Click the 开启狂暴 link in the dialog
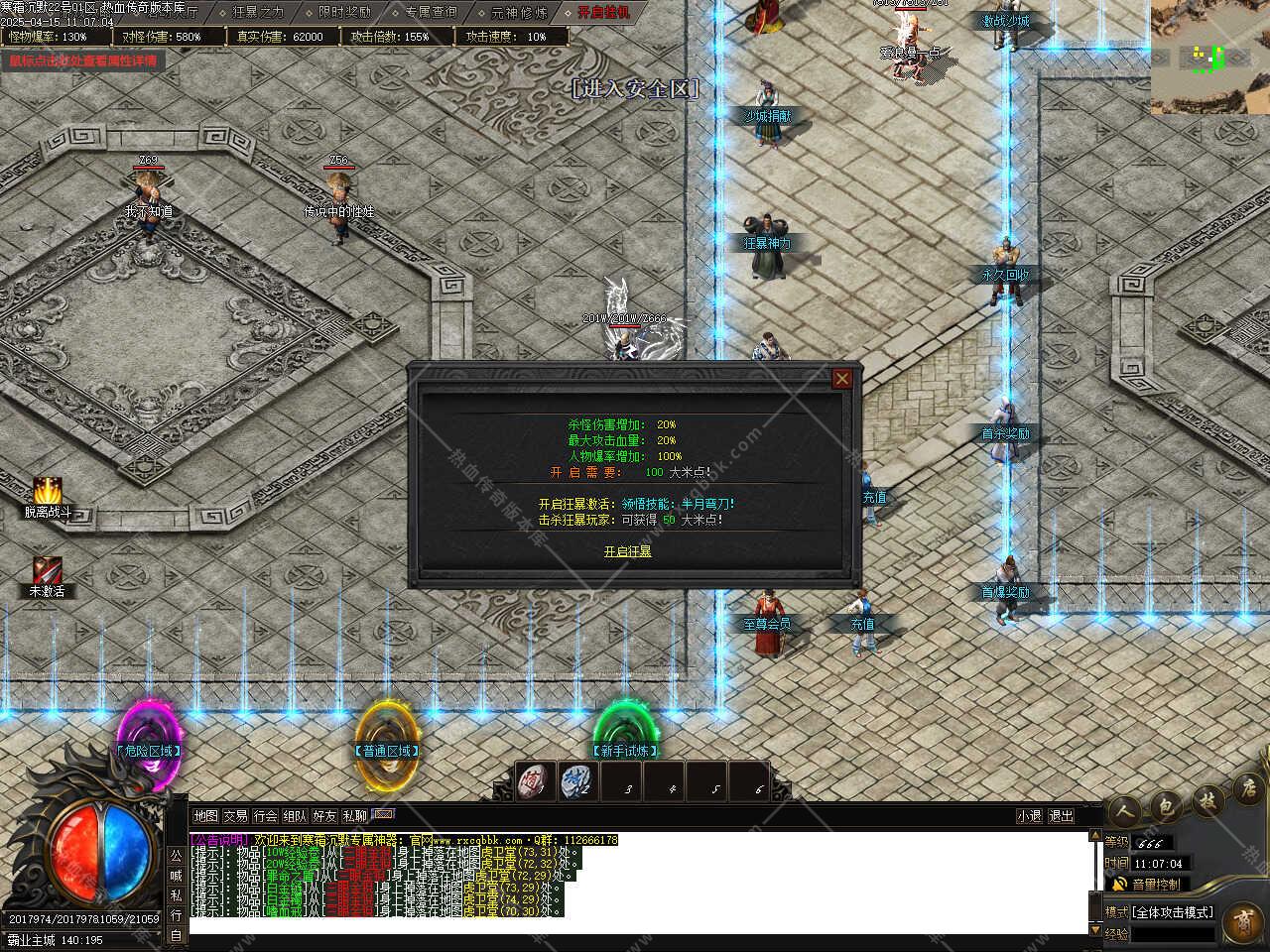 (627, 551)
